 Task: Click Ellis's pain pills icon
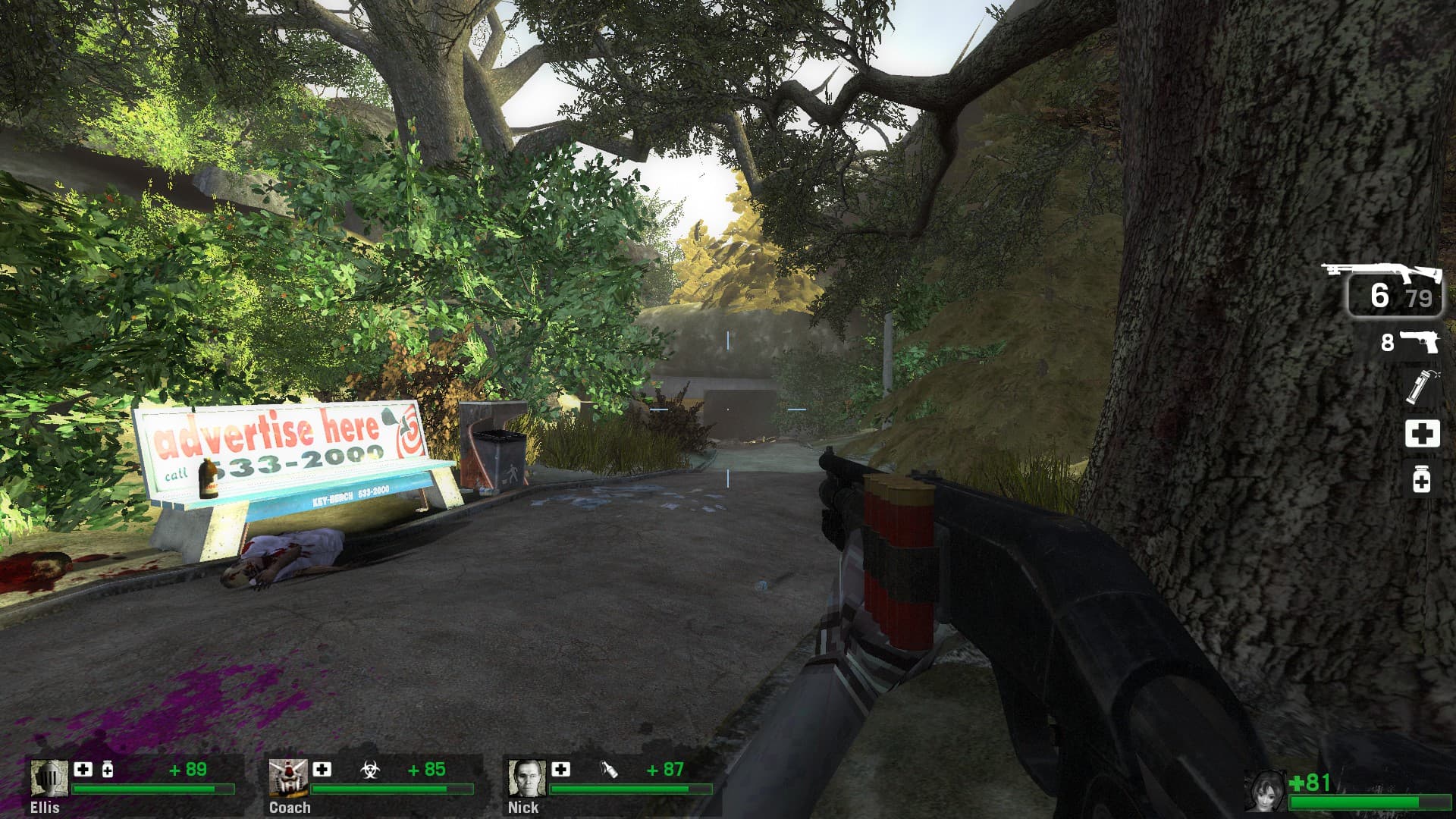coord(108,770)
